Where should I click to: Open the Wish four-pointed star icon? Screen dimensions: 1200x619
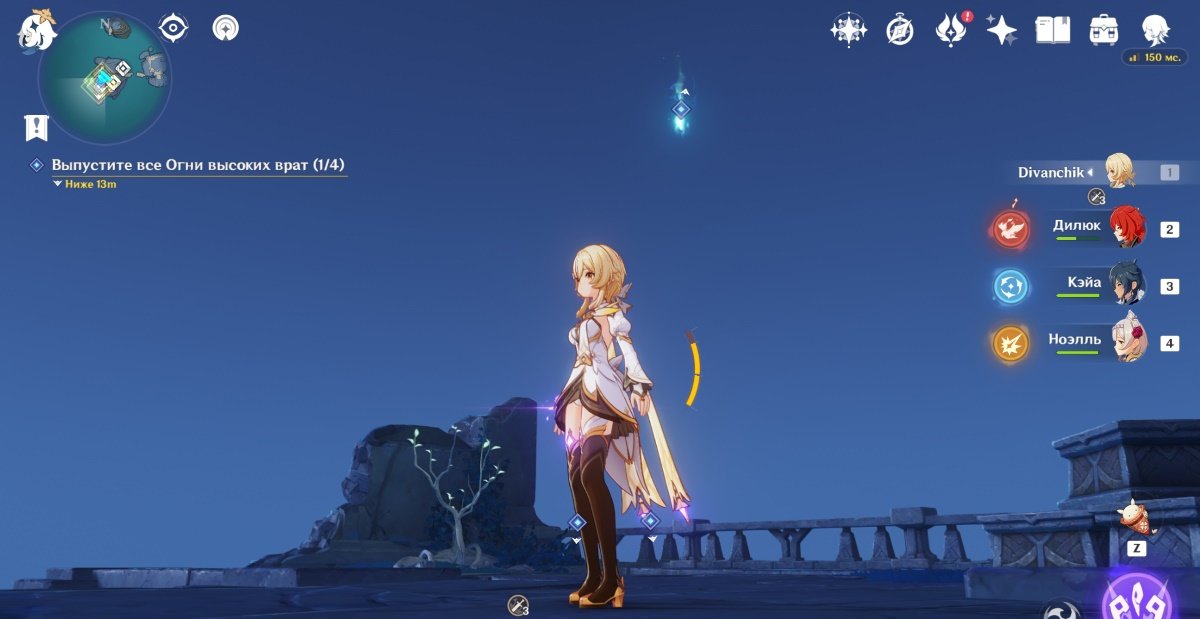848,30
